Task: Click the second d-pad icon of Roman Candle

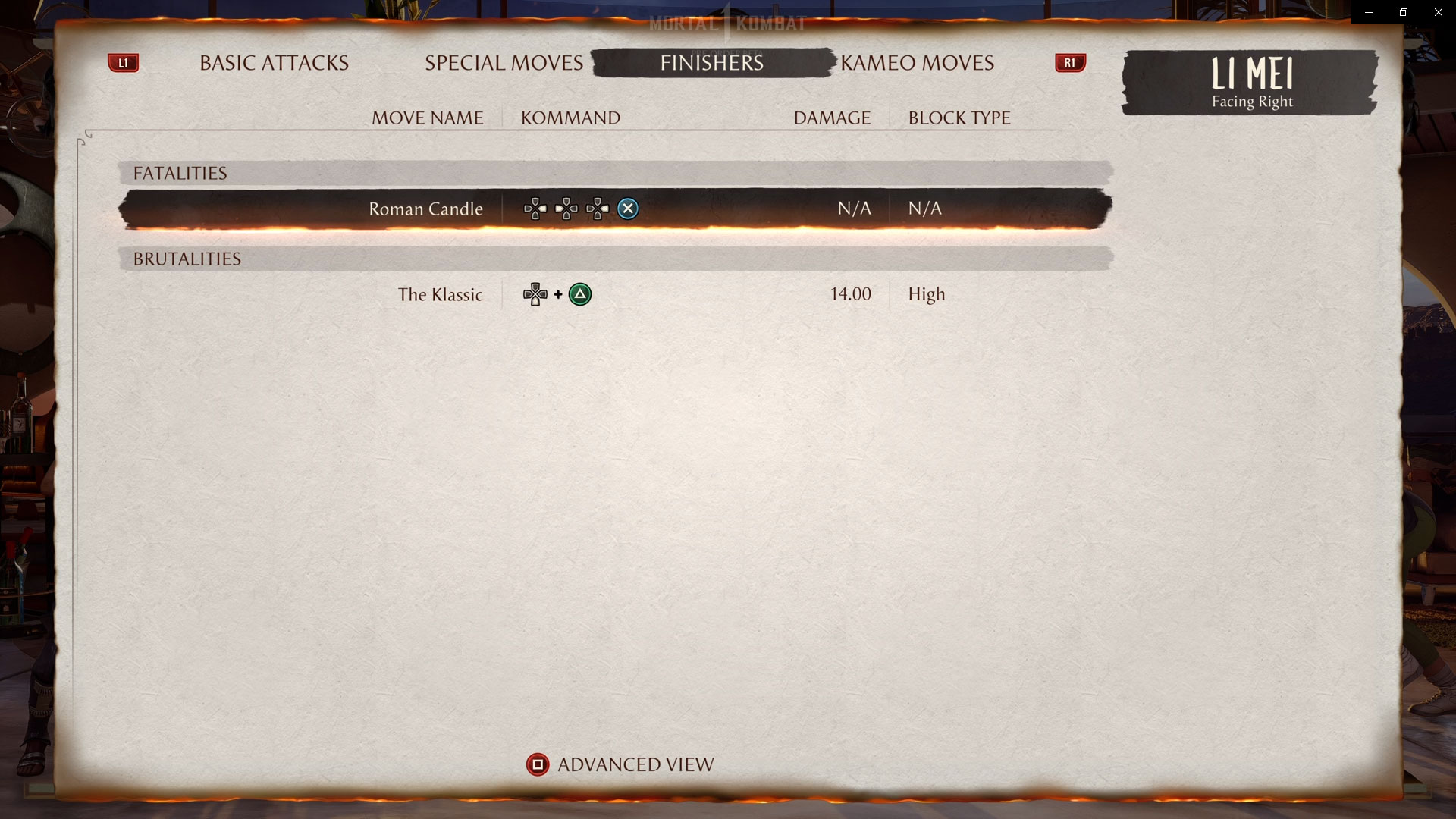Action: 566,209
